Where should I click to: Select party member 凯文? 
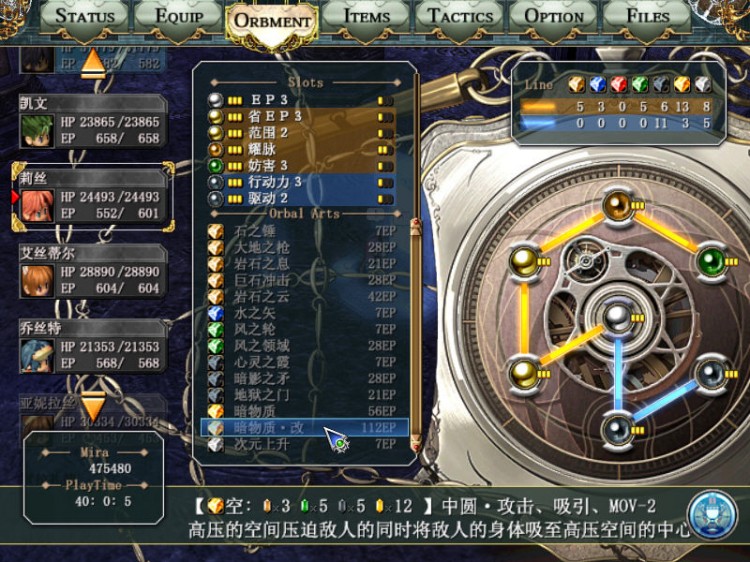pyautogui.click(x=92, y=123)
